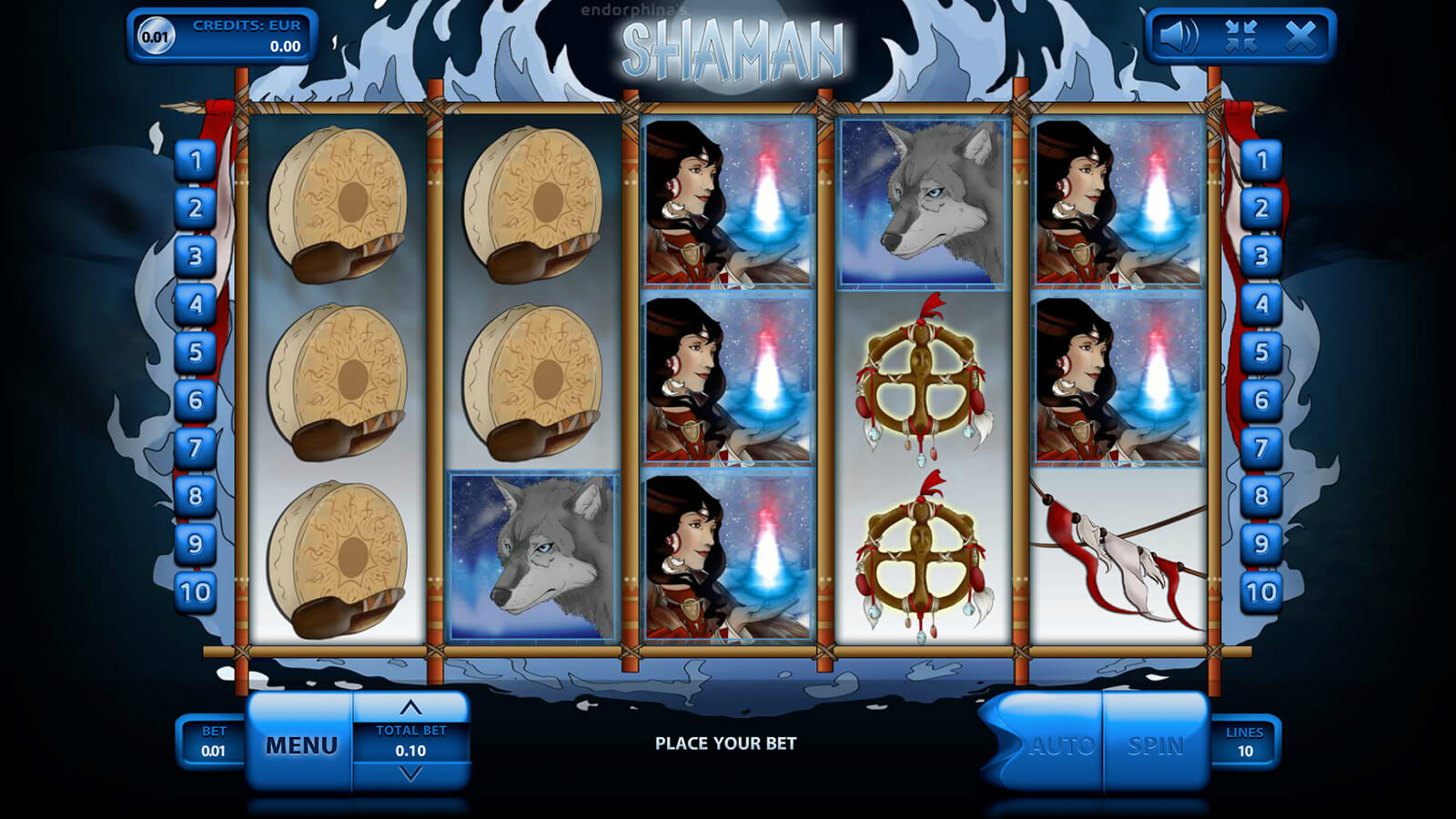The height and width of the screenshot is (819, 1456).
Task: Change the BET coin value
Action: click(213, 742)
